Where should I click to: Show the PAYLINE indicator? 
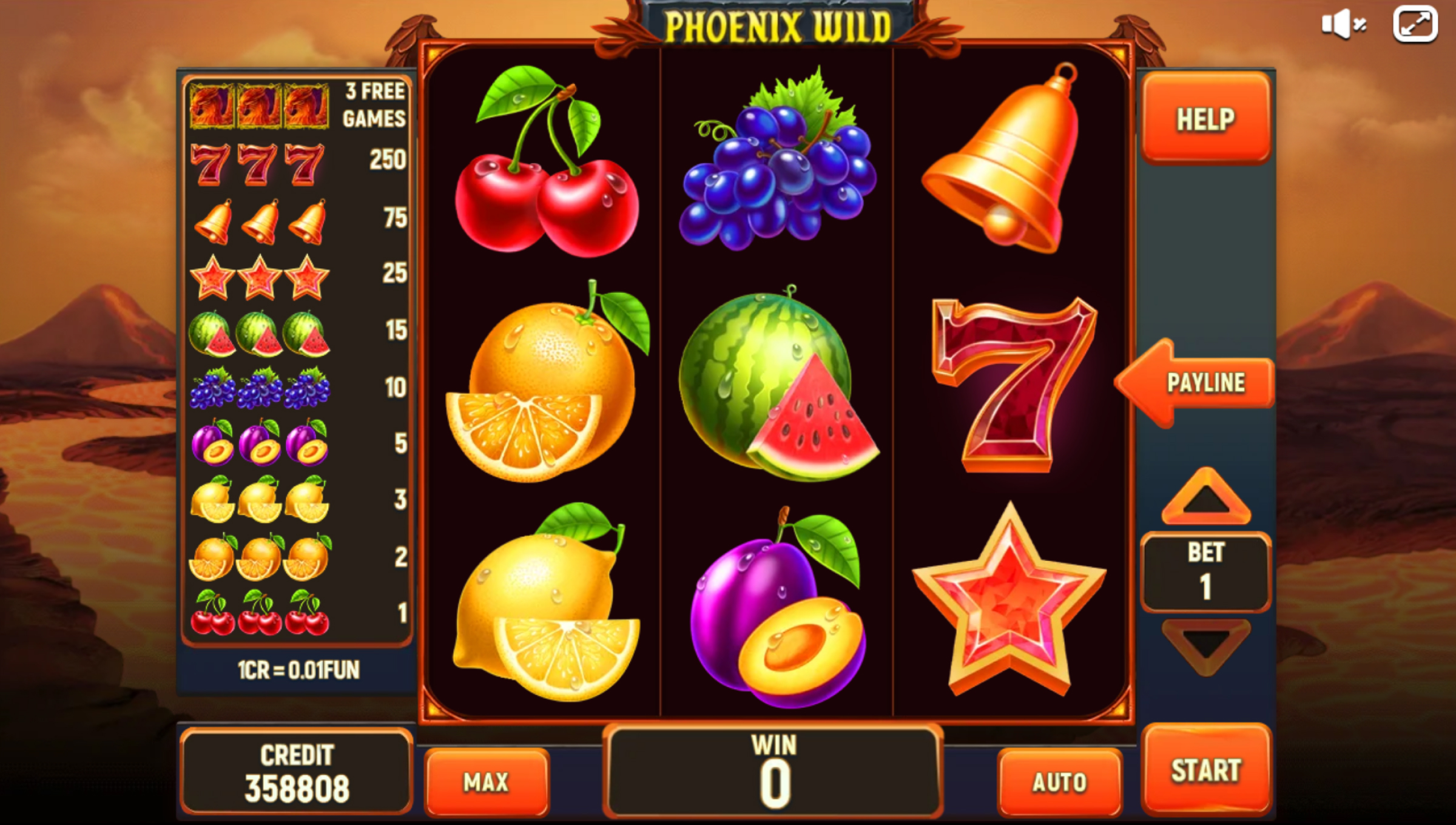pos(1198,383)
